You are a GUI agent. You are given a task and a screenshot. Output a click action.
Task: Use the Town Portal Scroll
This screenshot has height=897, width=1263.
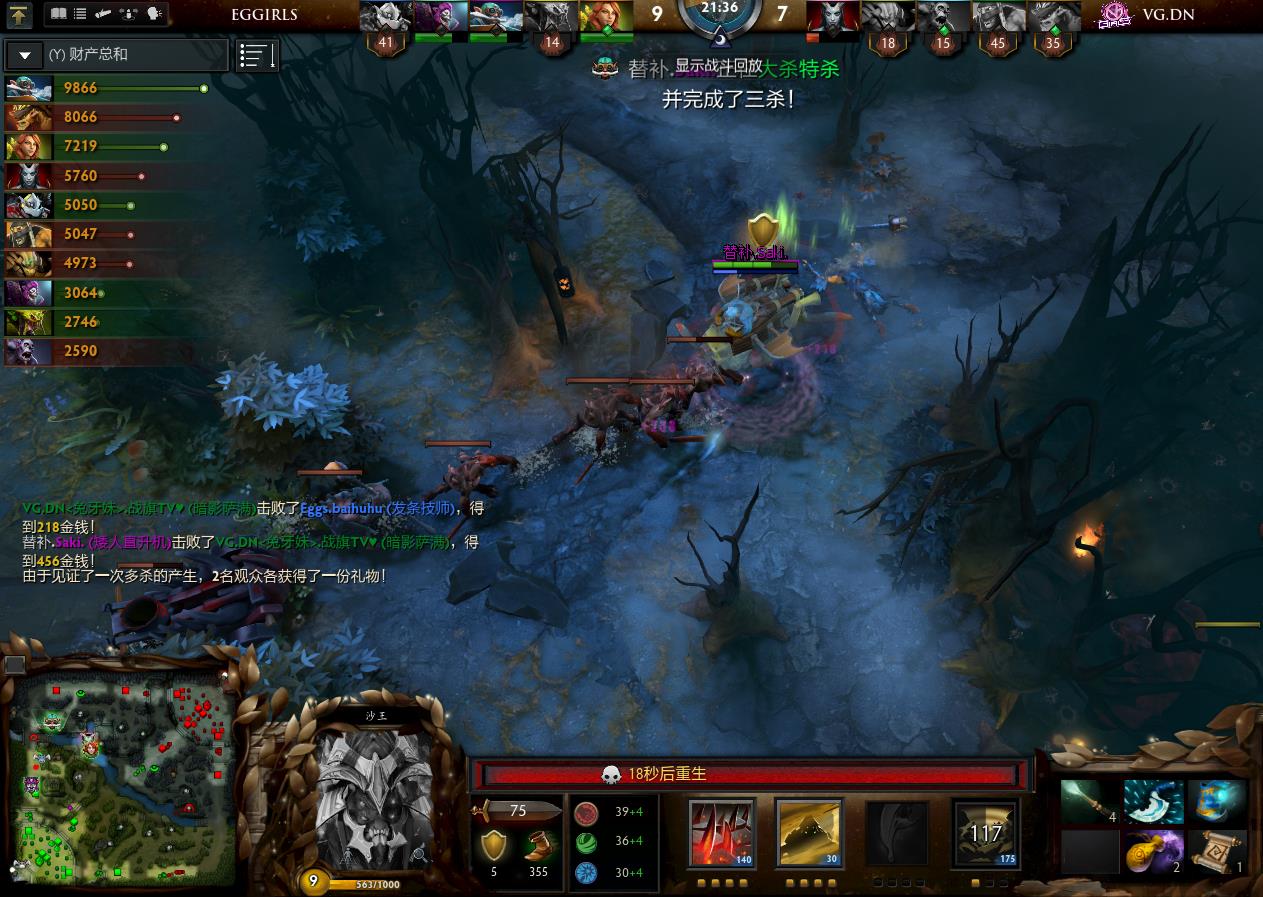pos(1216,852)
